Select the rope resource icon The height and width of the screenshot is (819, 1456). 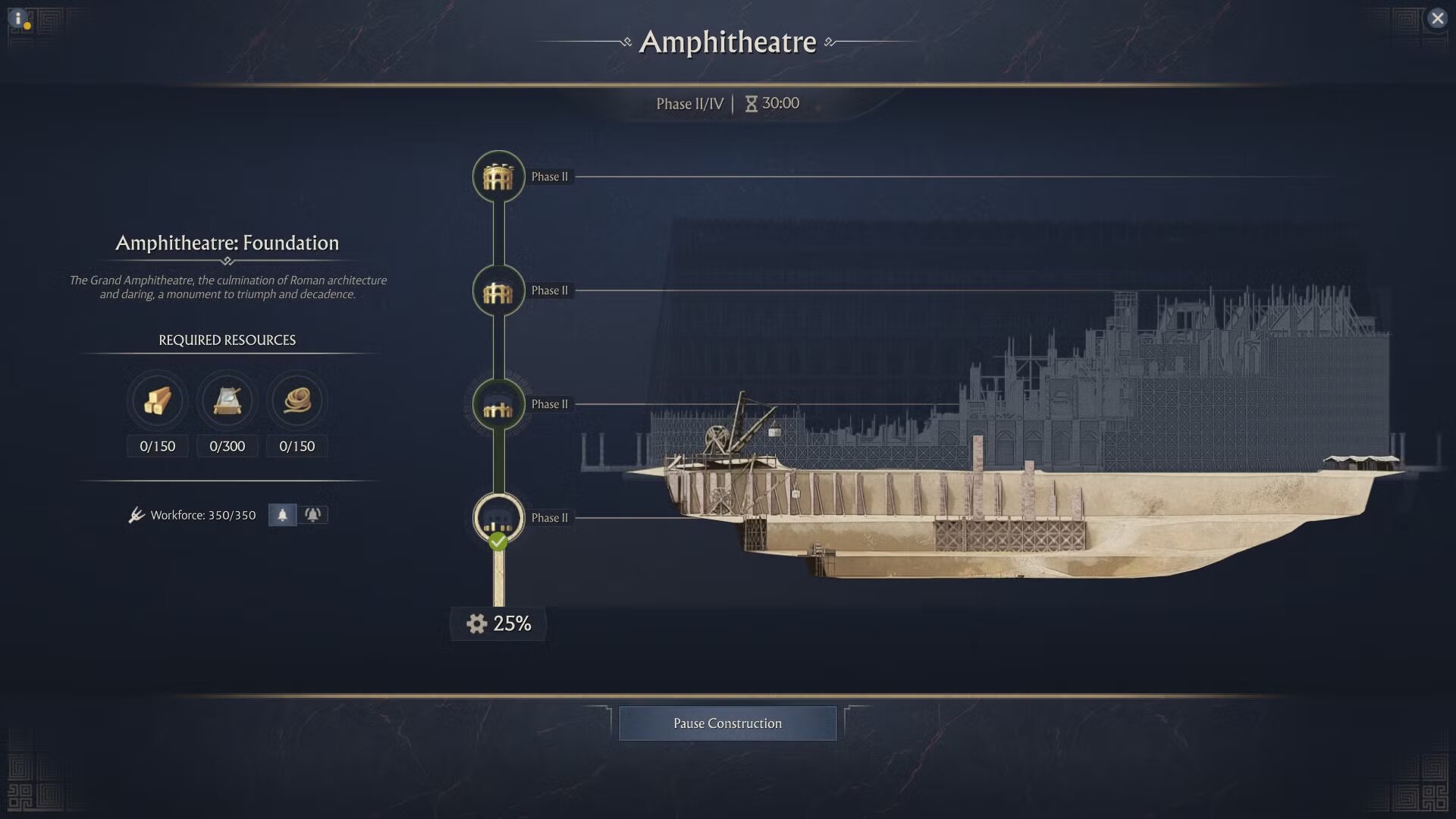(x=297, y=401)
